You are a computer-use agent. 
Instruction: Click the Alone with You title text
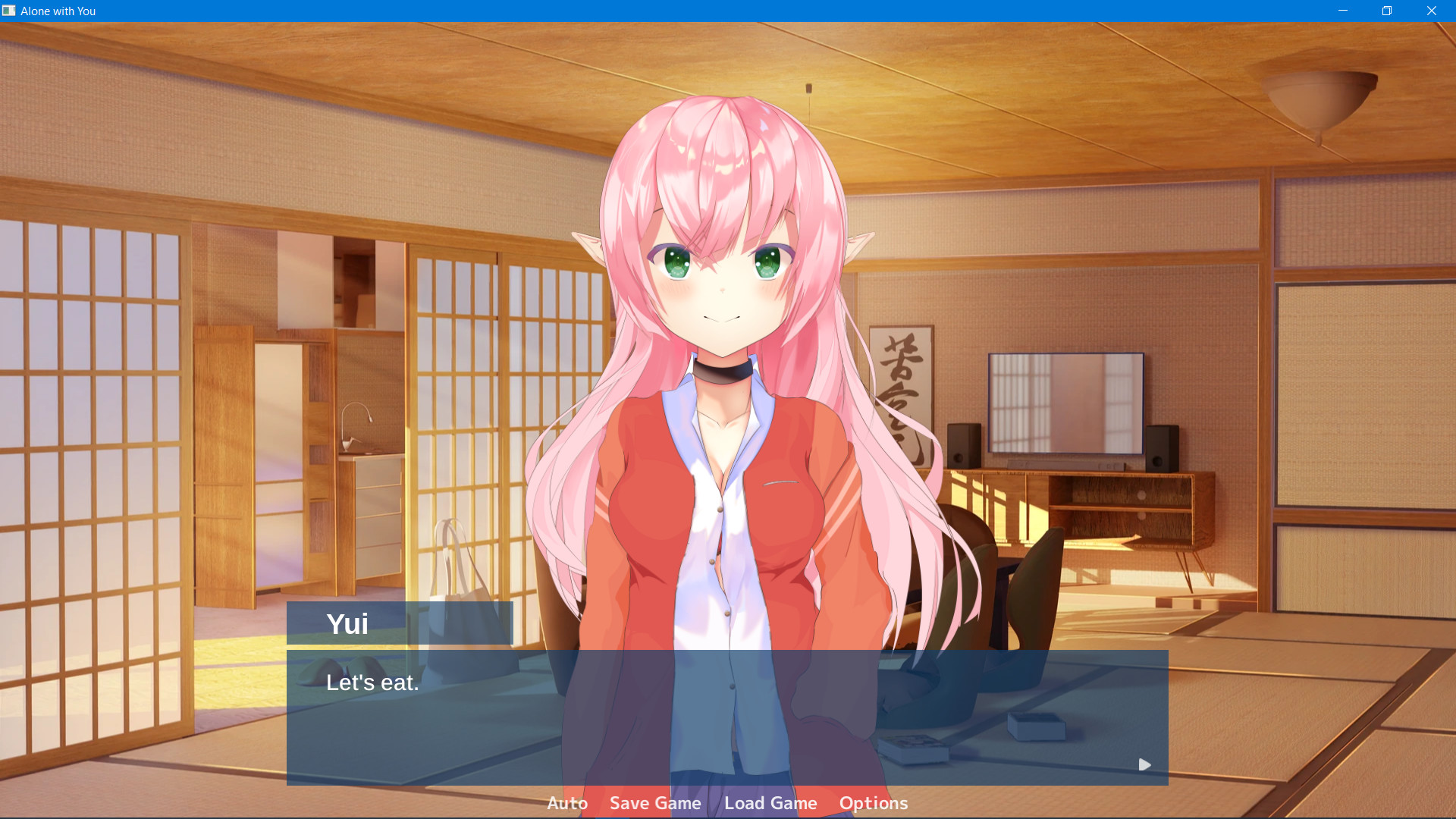click(x=58, y=11)
